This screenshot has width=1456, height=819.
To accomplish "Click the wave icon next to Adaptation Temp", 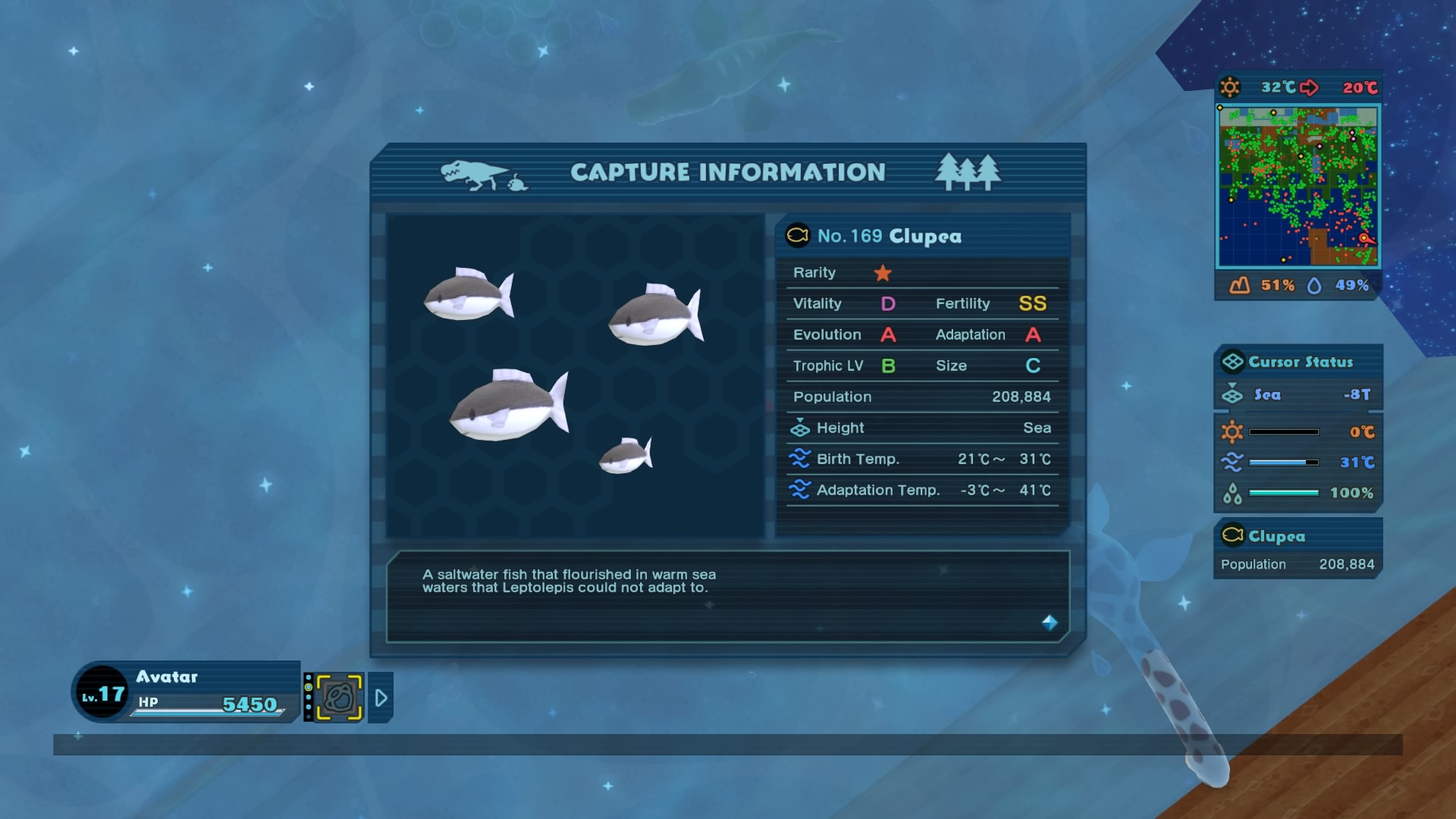I will coord(802,490).
